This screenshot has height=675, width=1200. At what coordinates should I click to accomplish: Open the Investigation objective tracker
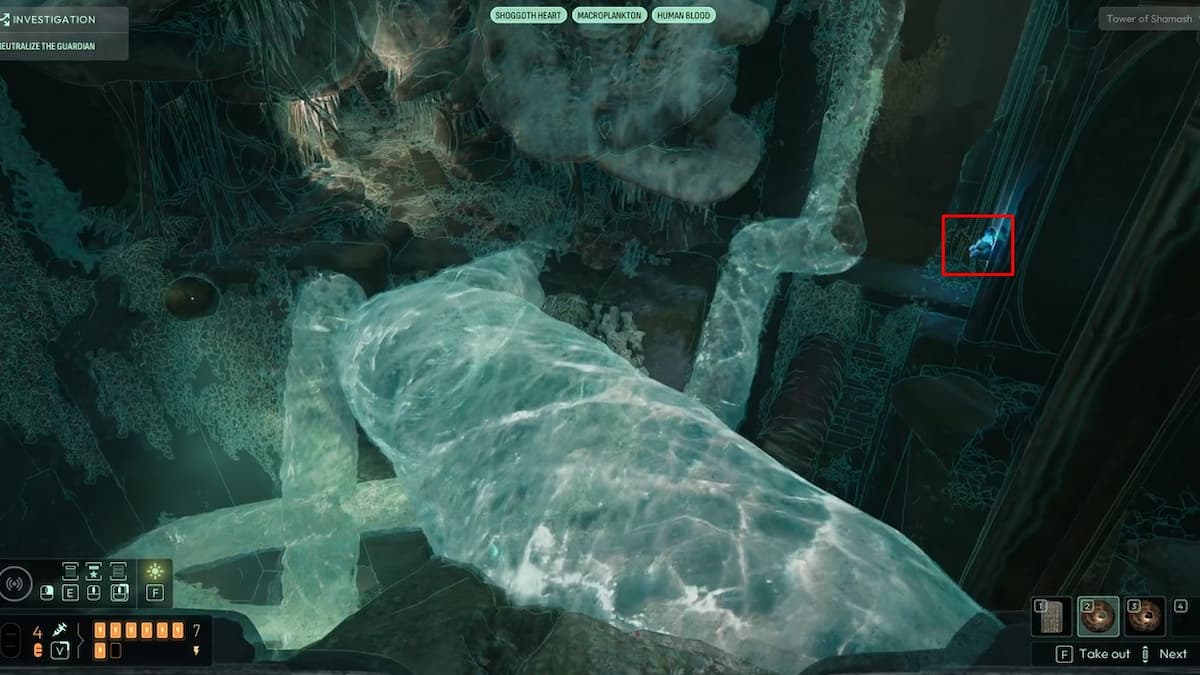point(55,19)
